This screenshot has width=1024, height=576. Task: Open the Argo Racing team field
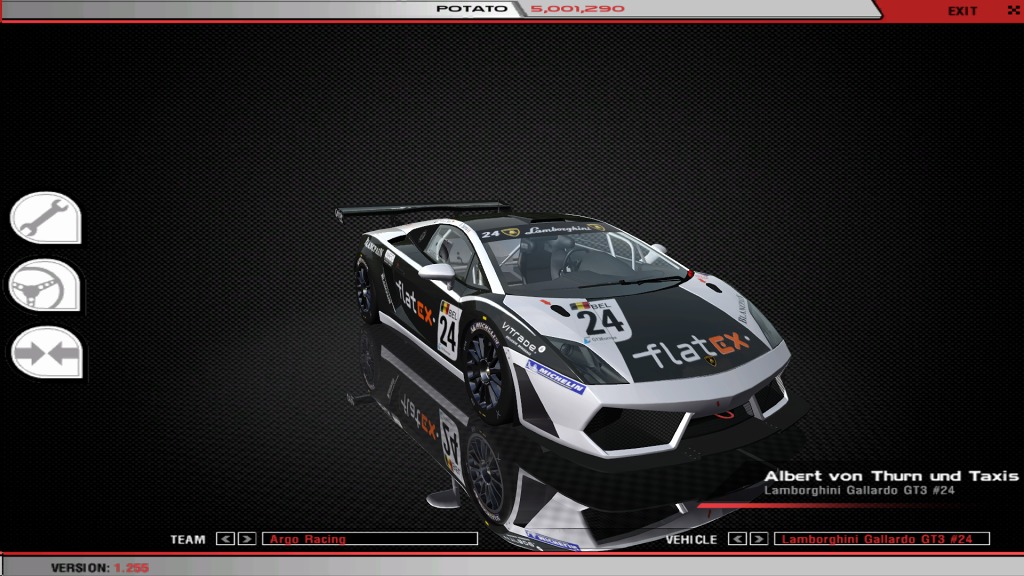click(369, 539)
